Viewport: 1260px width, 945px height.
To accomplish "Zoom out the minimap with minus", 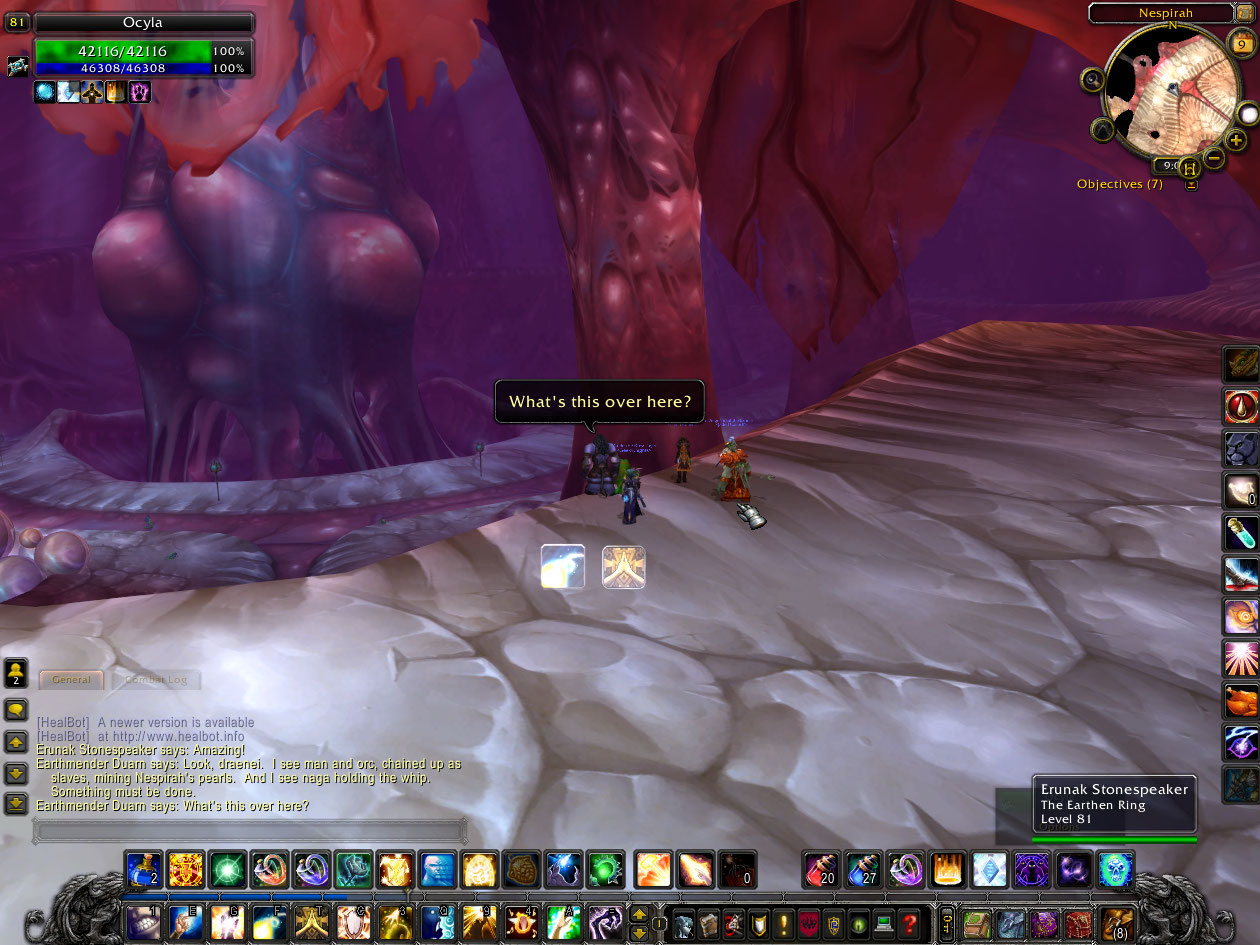I will [x=1214, y=158].
